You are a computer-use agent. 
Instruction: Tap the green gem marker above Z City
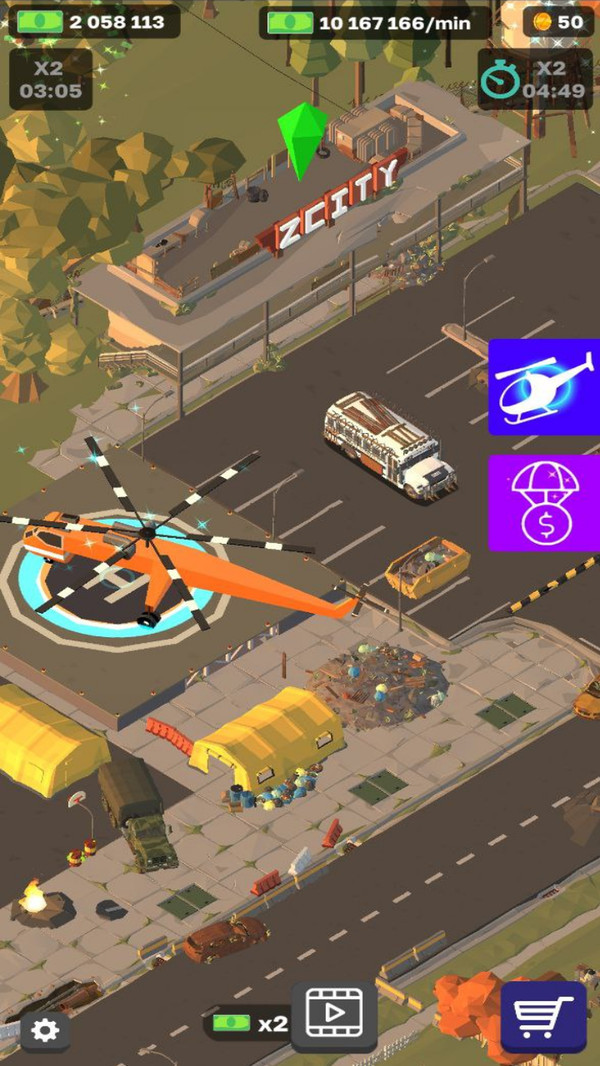coord(302,139)
